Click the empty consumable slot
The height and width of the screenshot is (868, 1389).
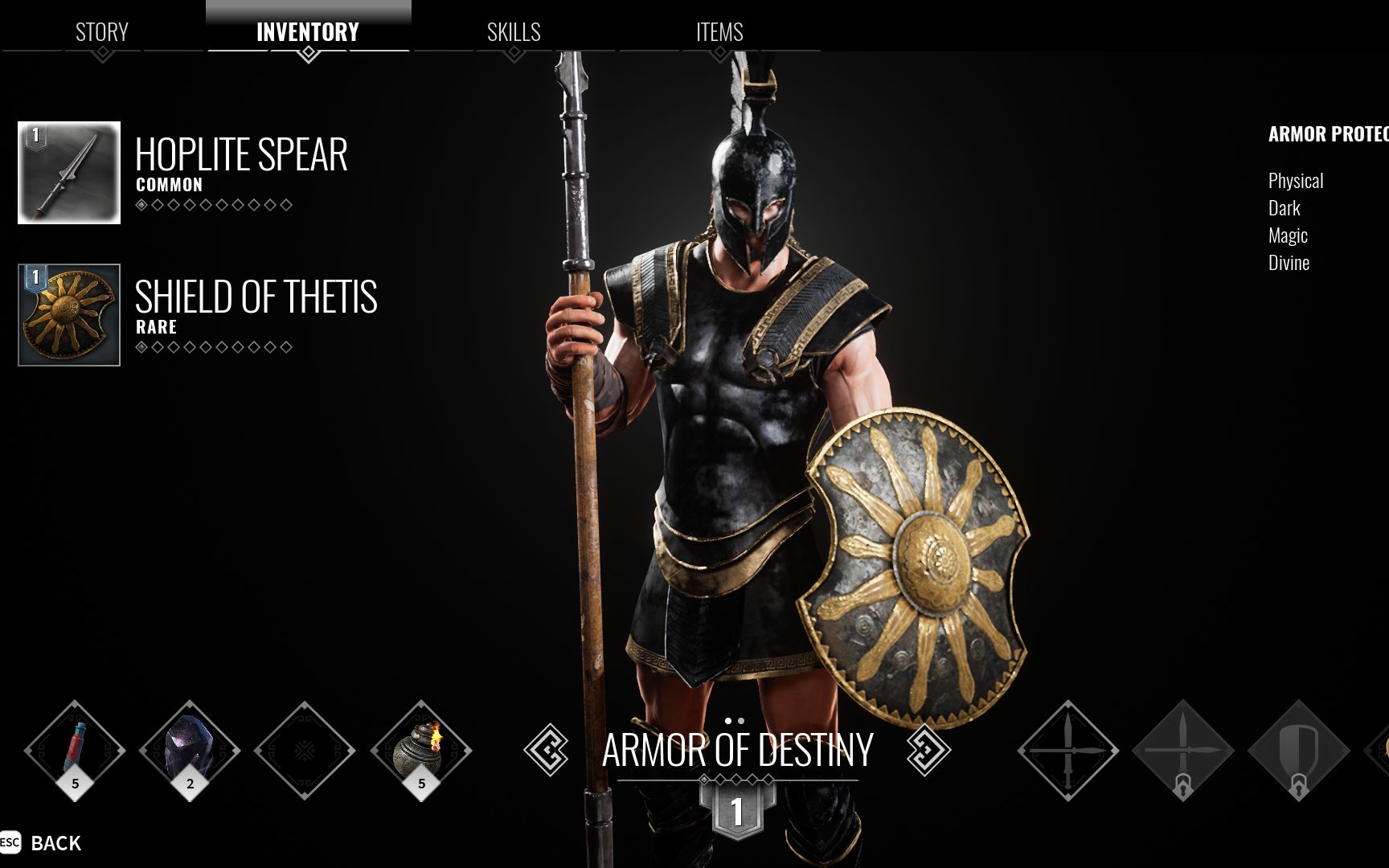[305, 750]
